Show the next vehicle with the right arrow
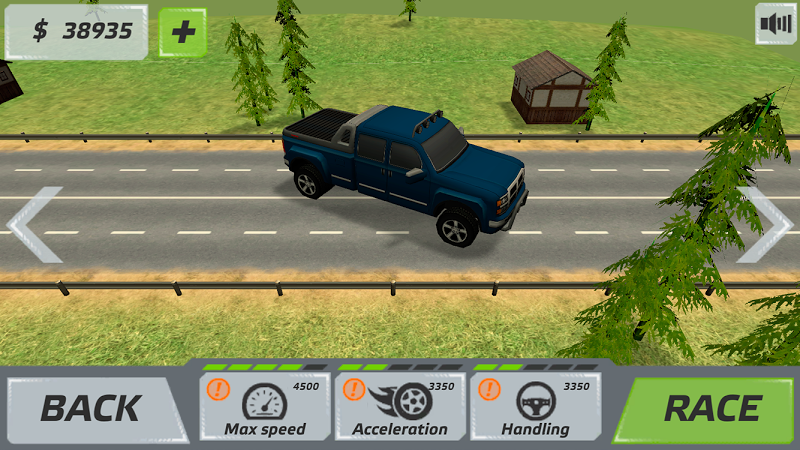The height and width of the screenshot is (450, 800). pyautogui.click(x=764, y=225)
